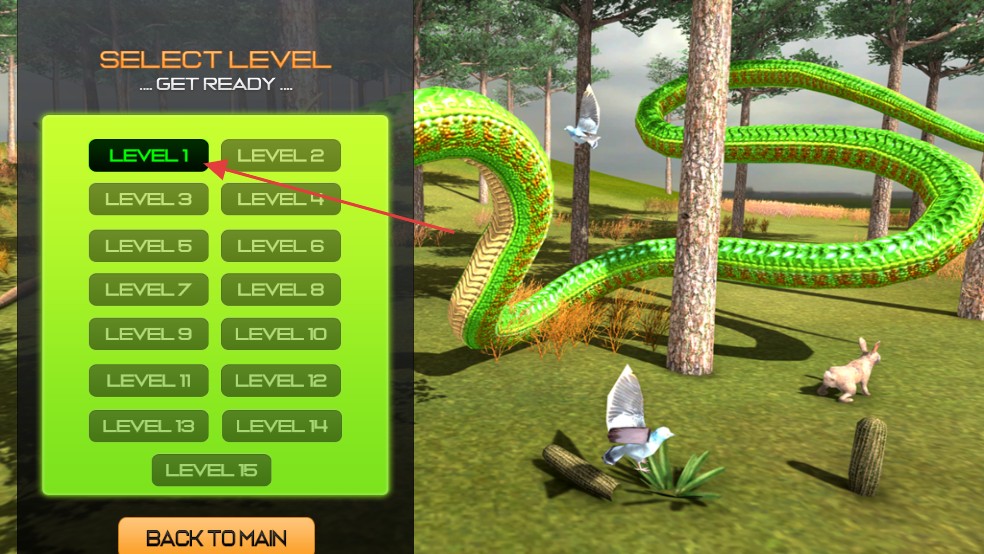Select the Level 13 button
This screenshot has width=984, height=554.
(148, 426)
